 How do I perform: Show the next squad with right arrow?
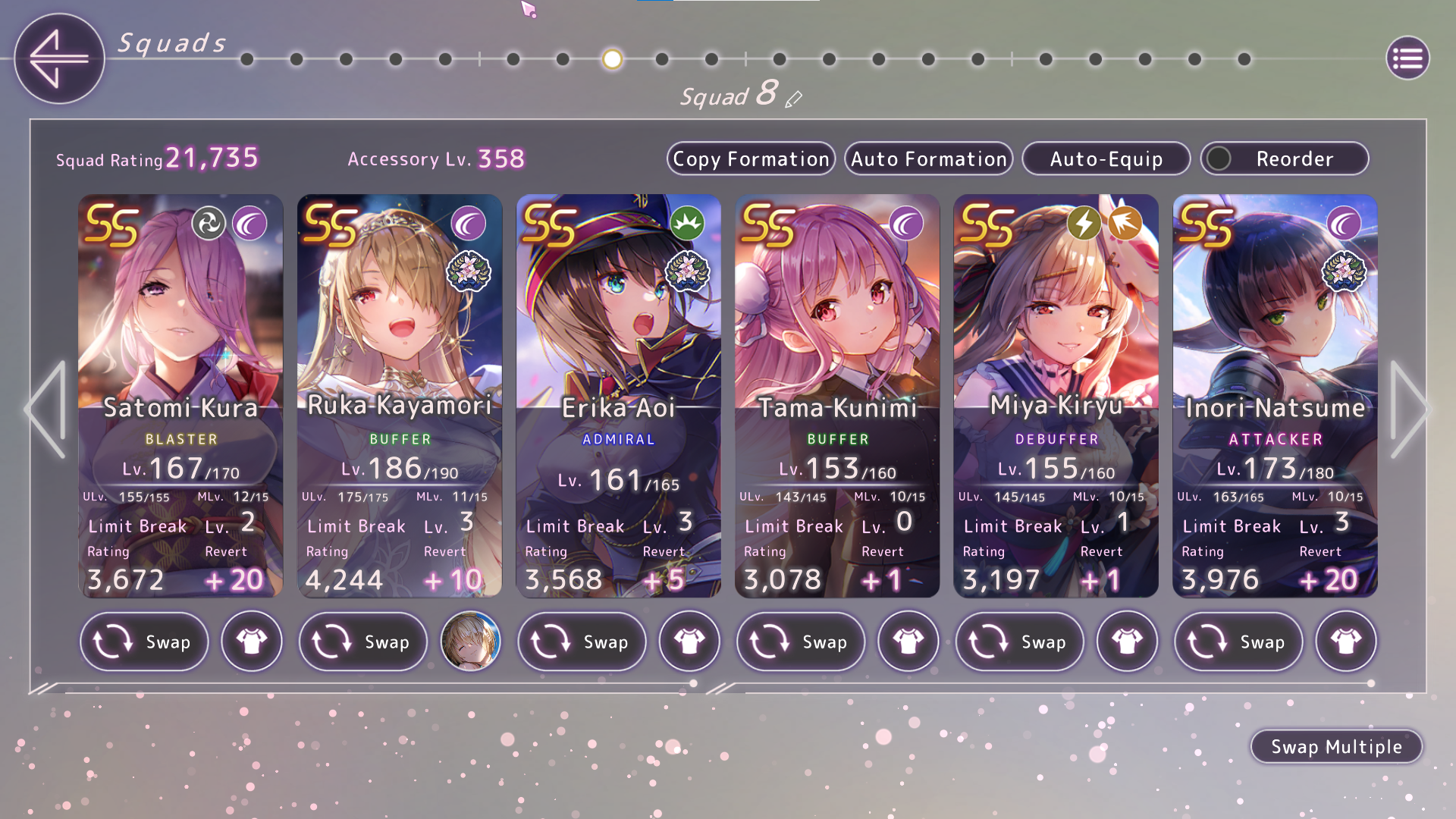[x=1409, y=409]
